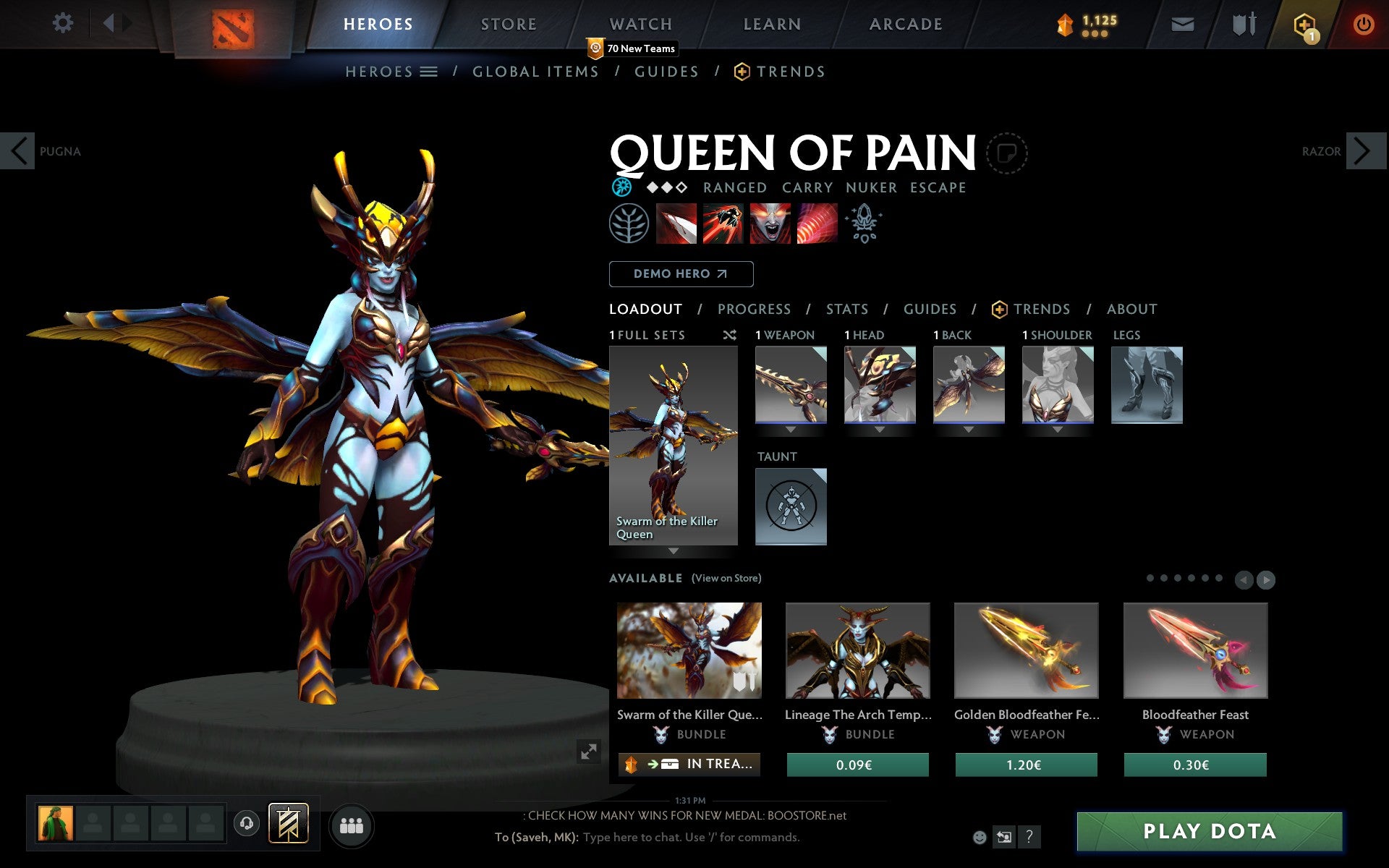
Task: Select the hero facet leaf icon
Action: [629, 224]
